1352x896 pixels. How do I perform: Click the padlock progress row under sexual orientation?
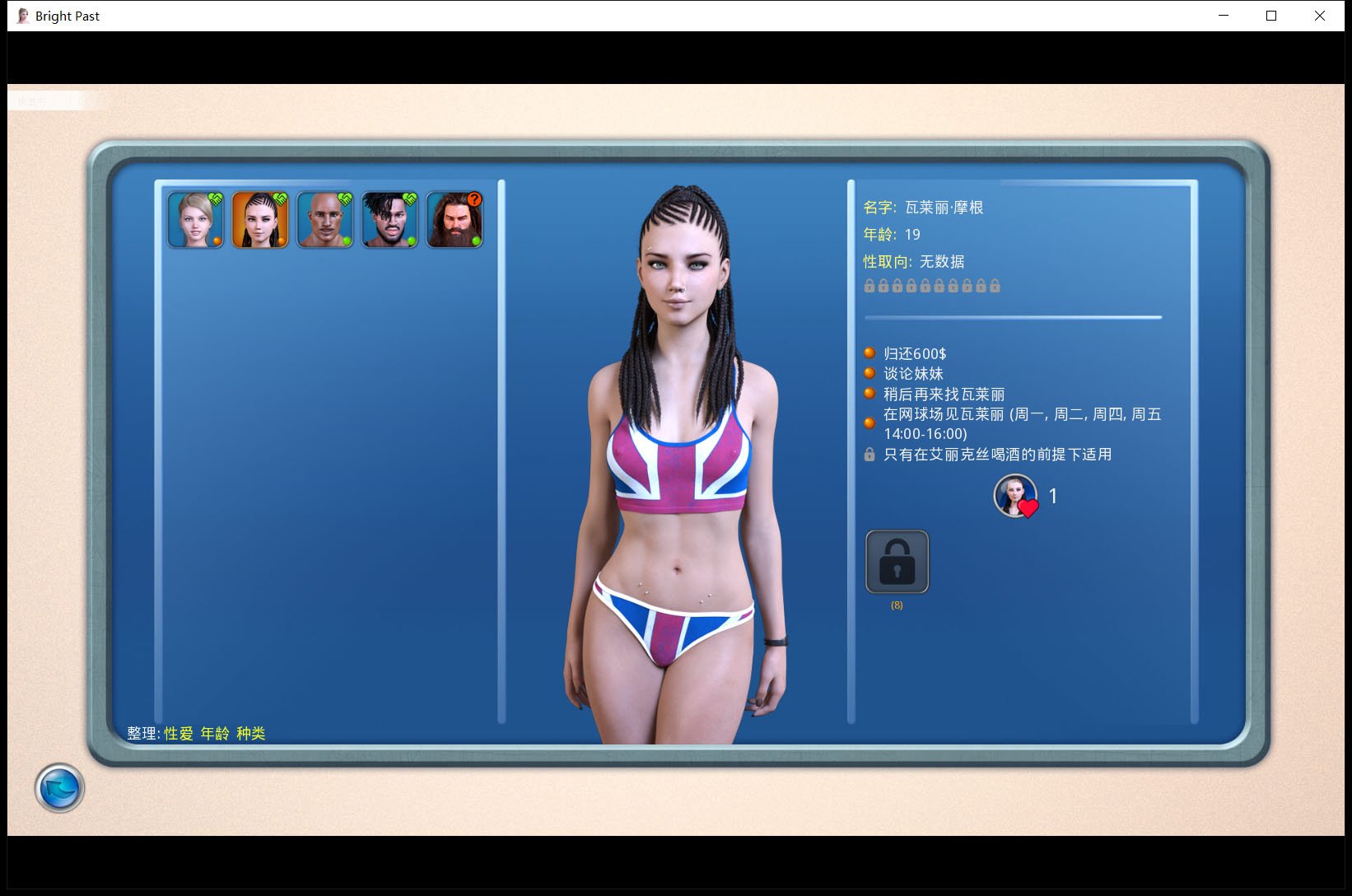coord(930,286)
